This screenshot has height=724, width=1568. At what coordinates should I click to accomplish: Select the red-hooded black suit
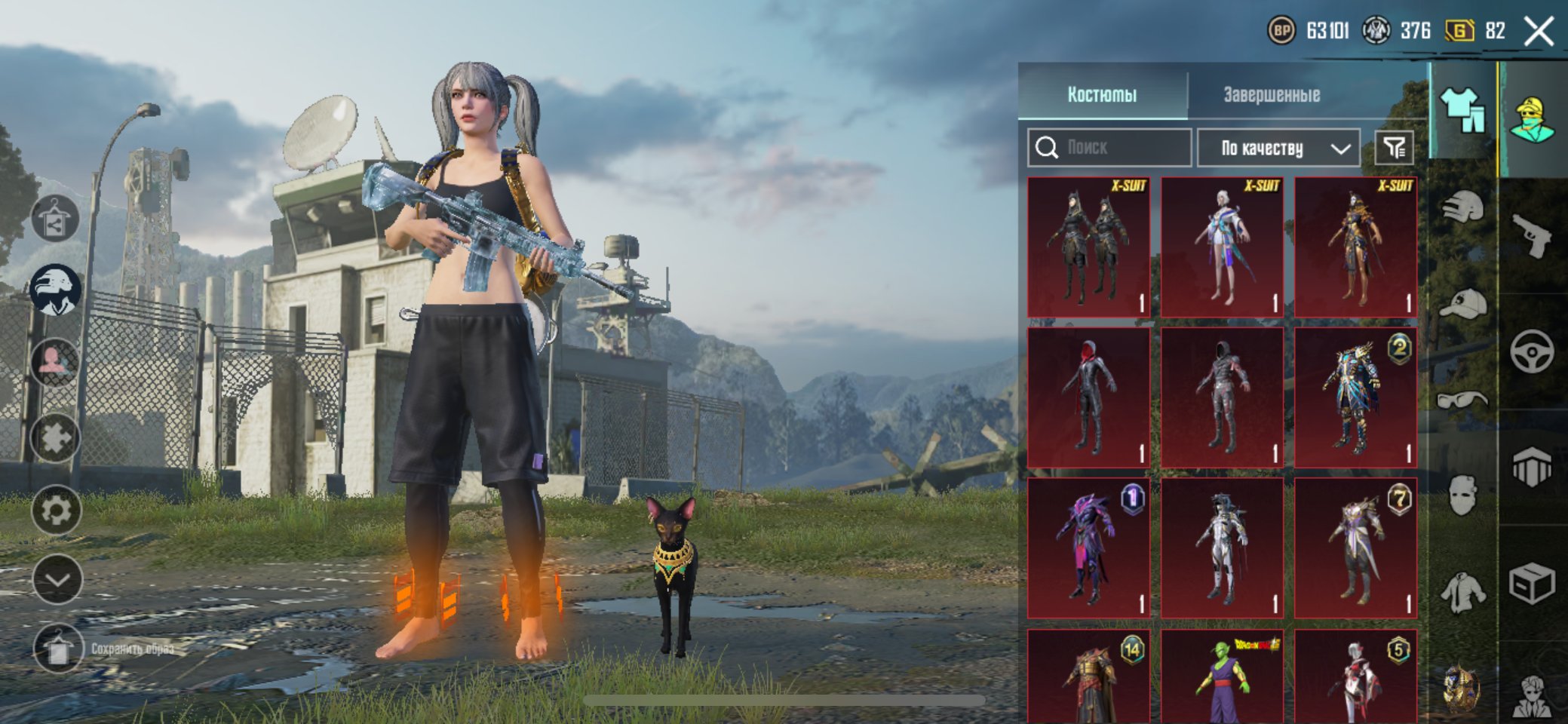coord(1088,397)
